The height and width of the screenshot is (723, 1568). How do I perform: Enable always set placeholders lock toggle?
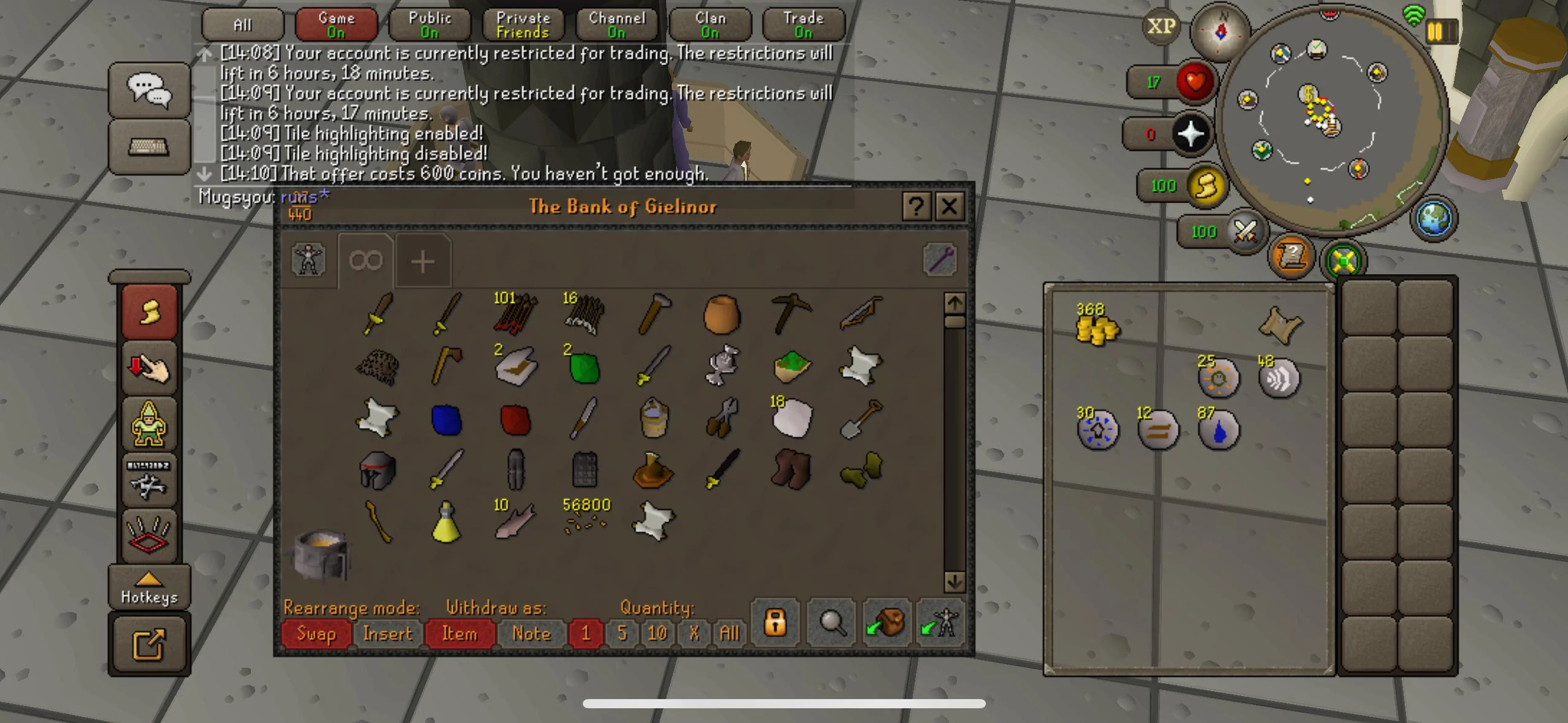click(775, 624)
